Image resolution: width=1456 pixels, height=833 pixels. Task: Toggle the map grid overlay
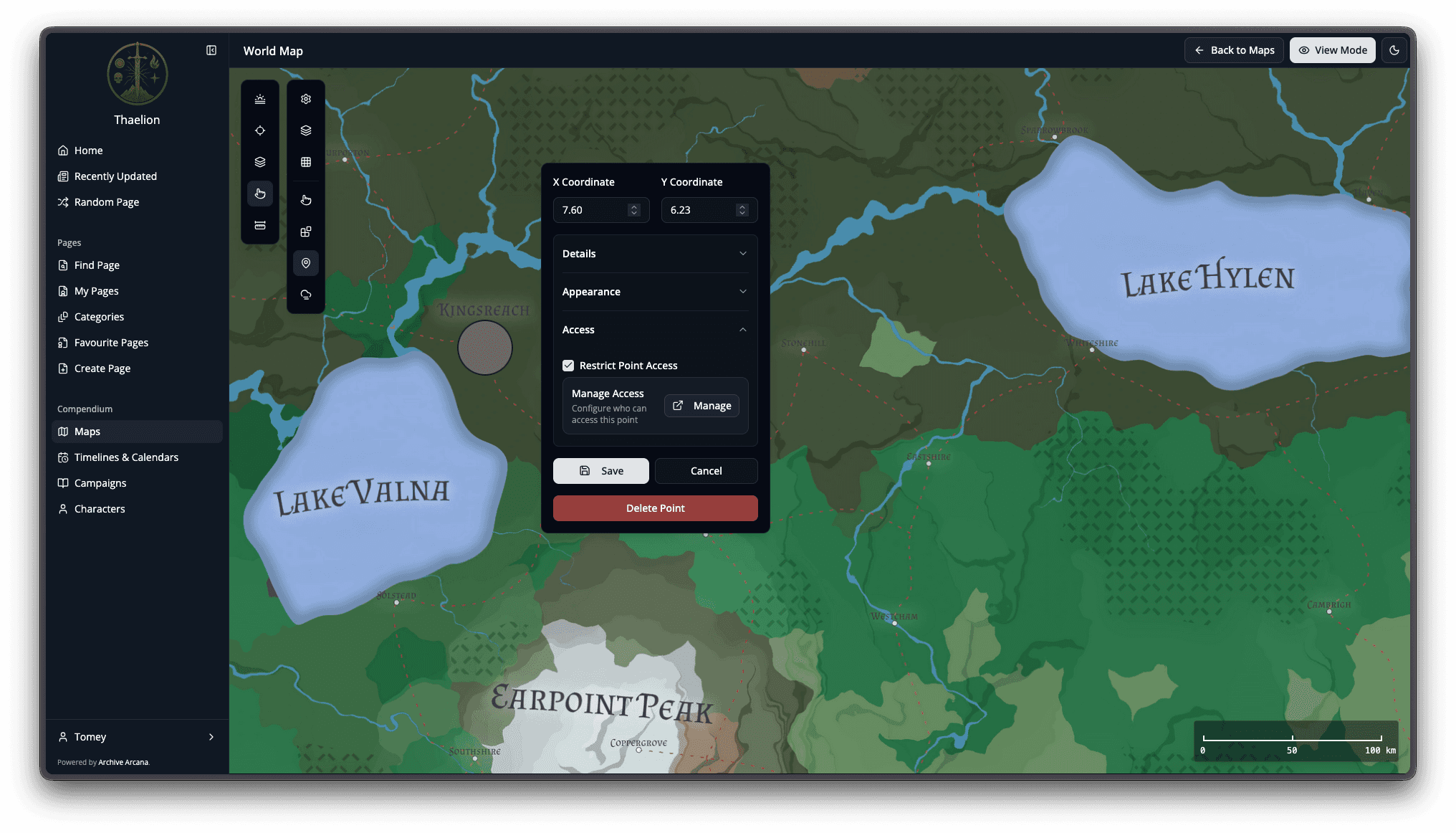tap(306, 162)
